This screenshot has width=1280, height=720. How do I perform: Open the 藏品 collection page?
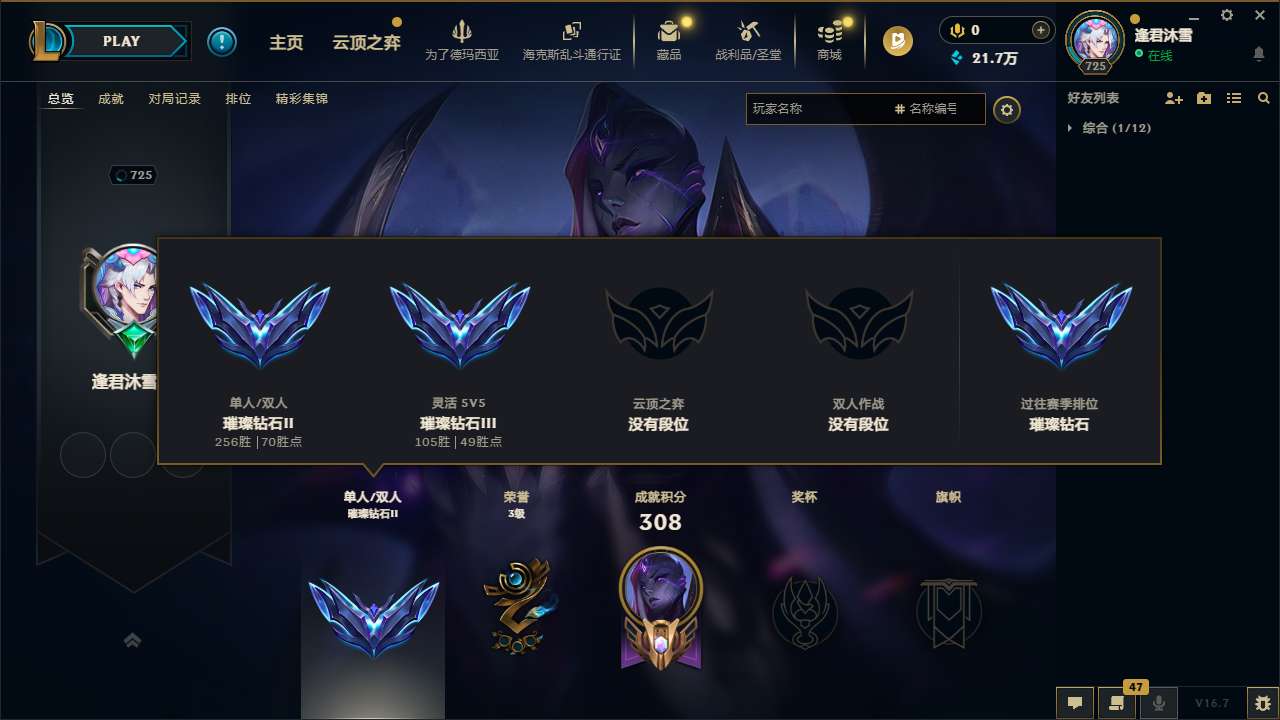point(669,41)
